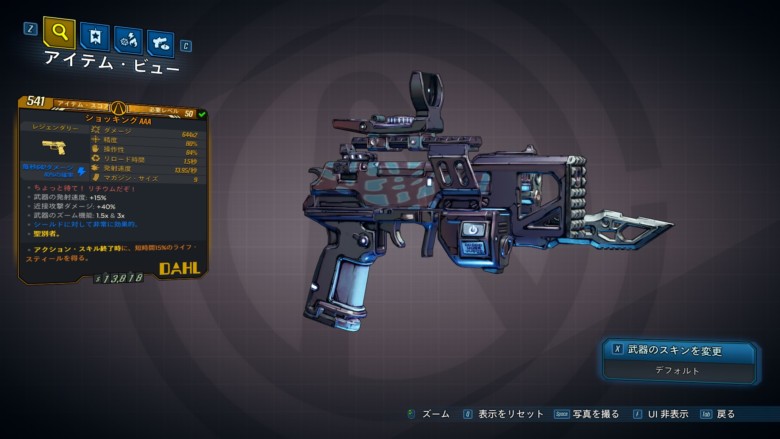Screen dimensions: 780x439
Task: Hide the interface with UI 非表示
Action: (x=666, y=413)
